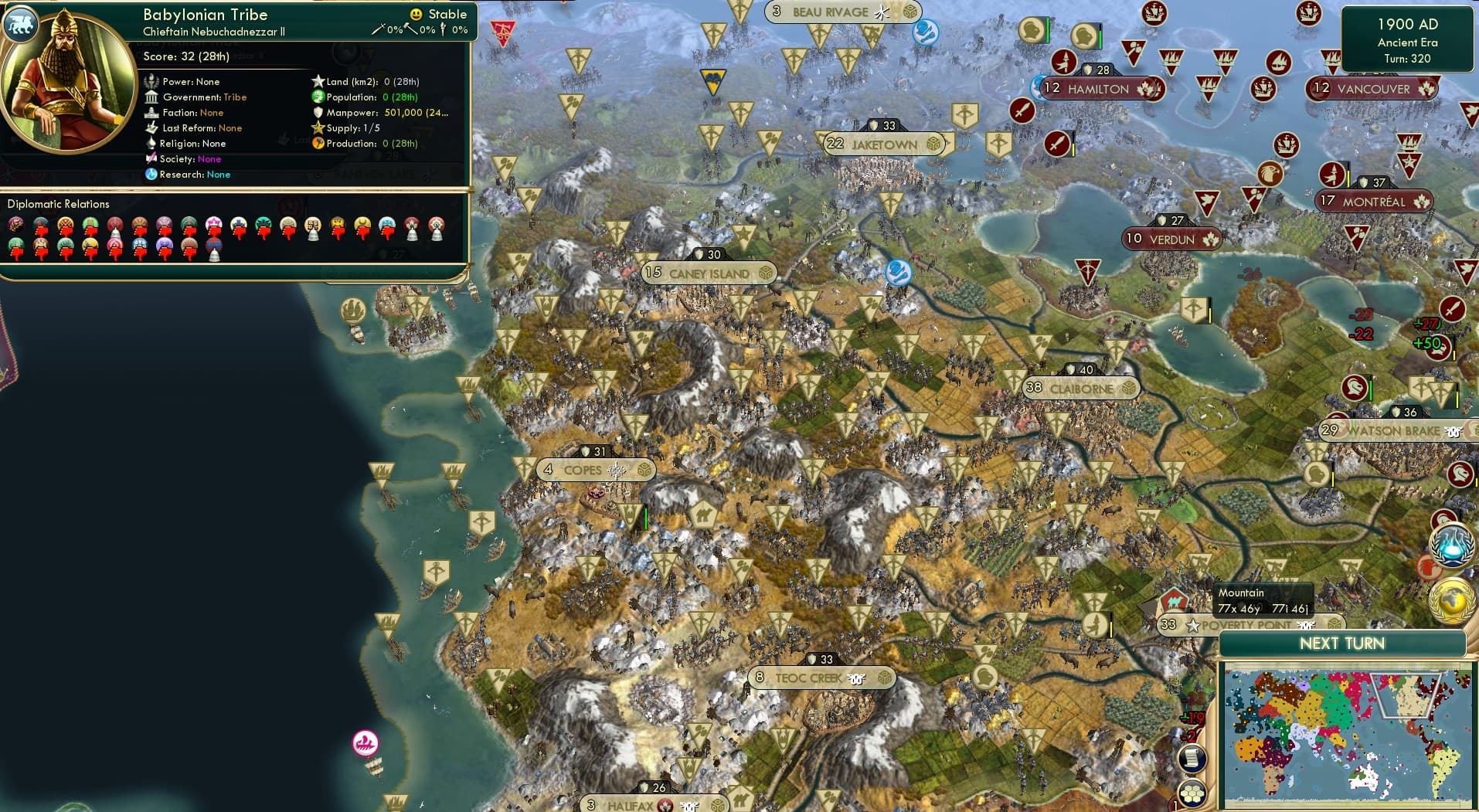This screenshot has width=1479, height=812.
Task: Click the Government Tribe temple icon
Action: coord(151,97)
